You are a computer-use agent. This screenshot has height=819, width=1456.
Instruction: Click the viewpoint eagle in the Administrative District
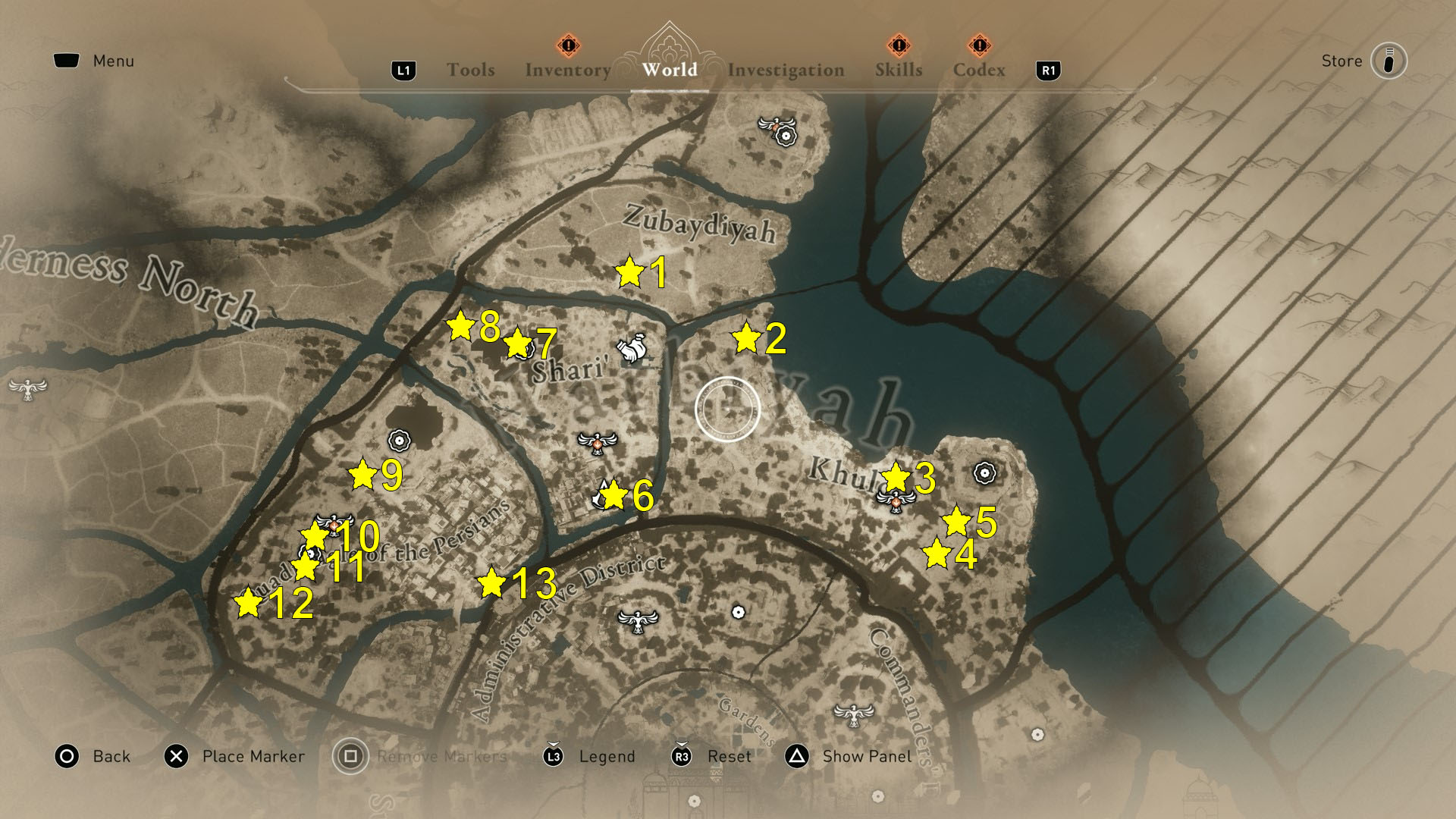click(x=639, y=623)
